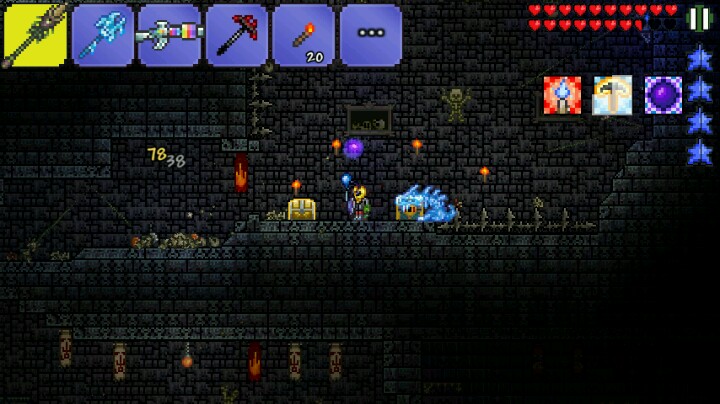This screenshot has height=404, width=720.
Task: Switch to the red pickaxe
Action: (x=237, y=34)
